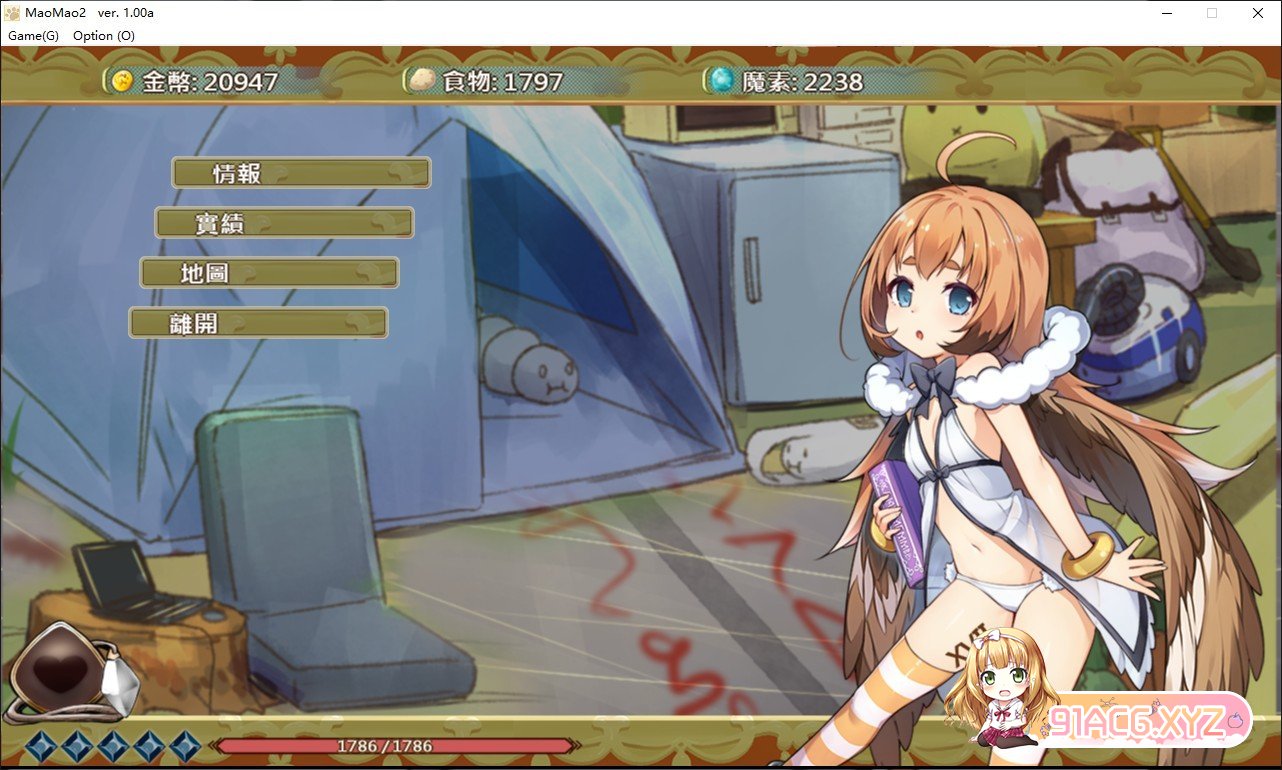The width and height of the screenshot is (1282, 770).
Task: Minimize the MaoMao2 window
Action: [1165, 13]
